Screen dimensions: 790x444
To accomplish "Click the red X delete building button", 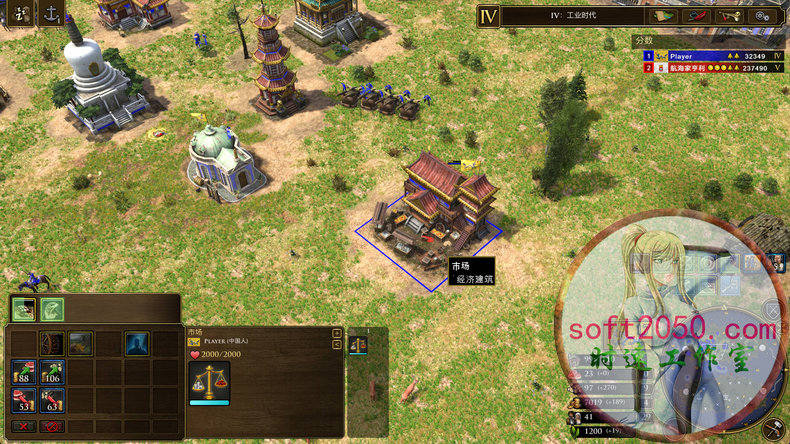I will [24, 427].
